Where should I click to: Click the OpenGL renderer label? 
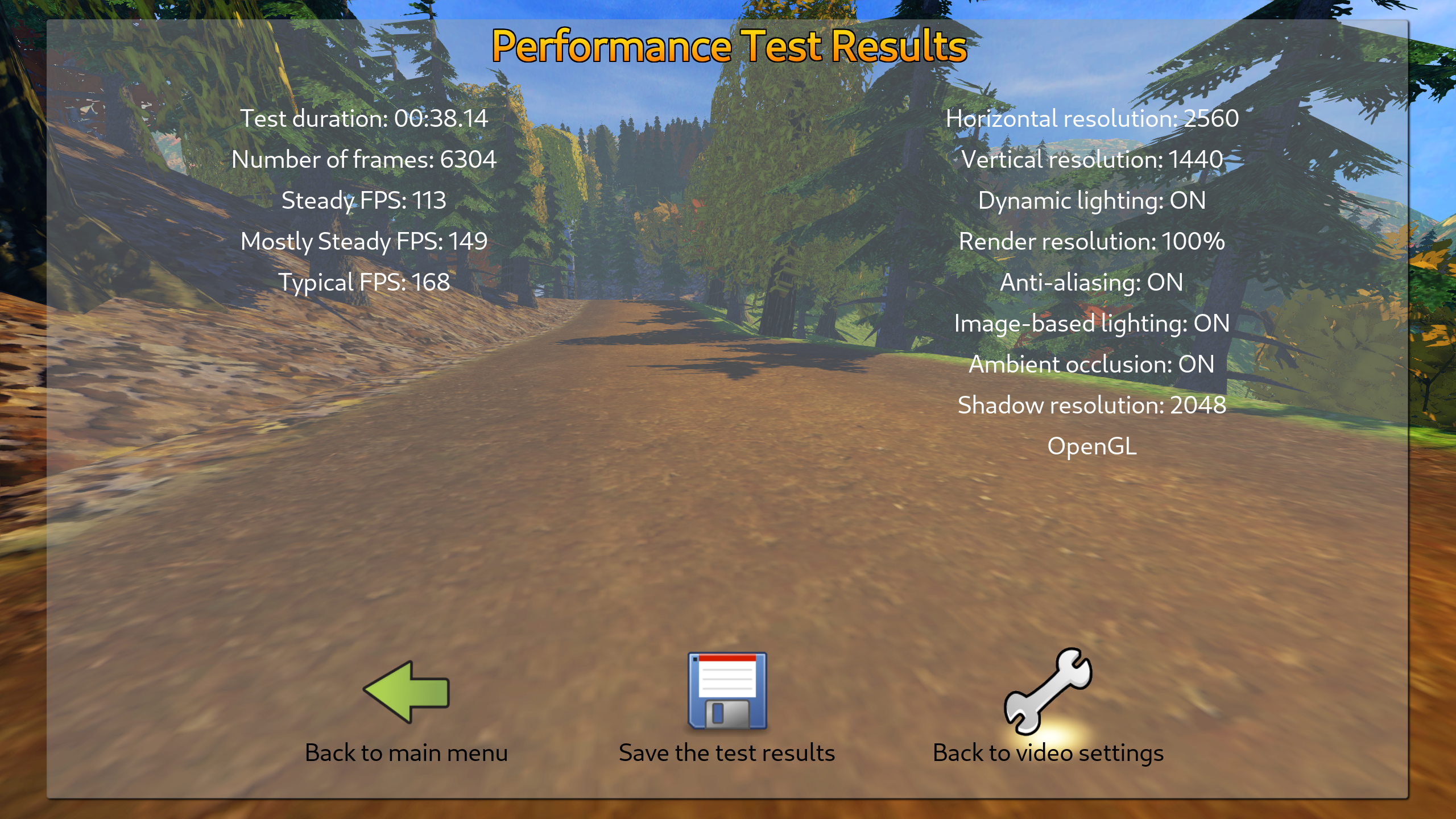coord(1093,446)
